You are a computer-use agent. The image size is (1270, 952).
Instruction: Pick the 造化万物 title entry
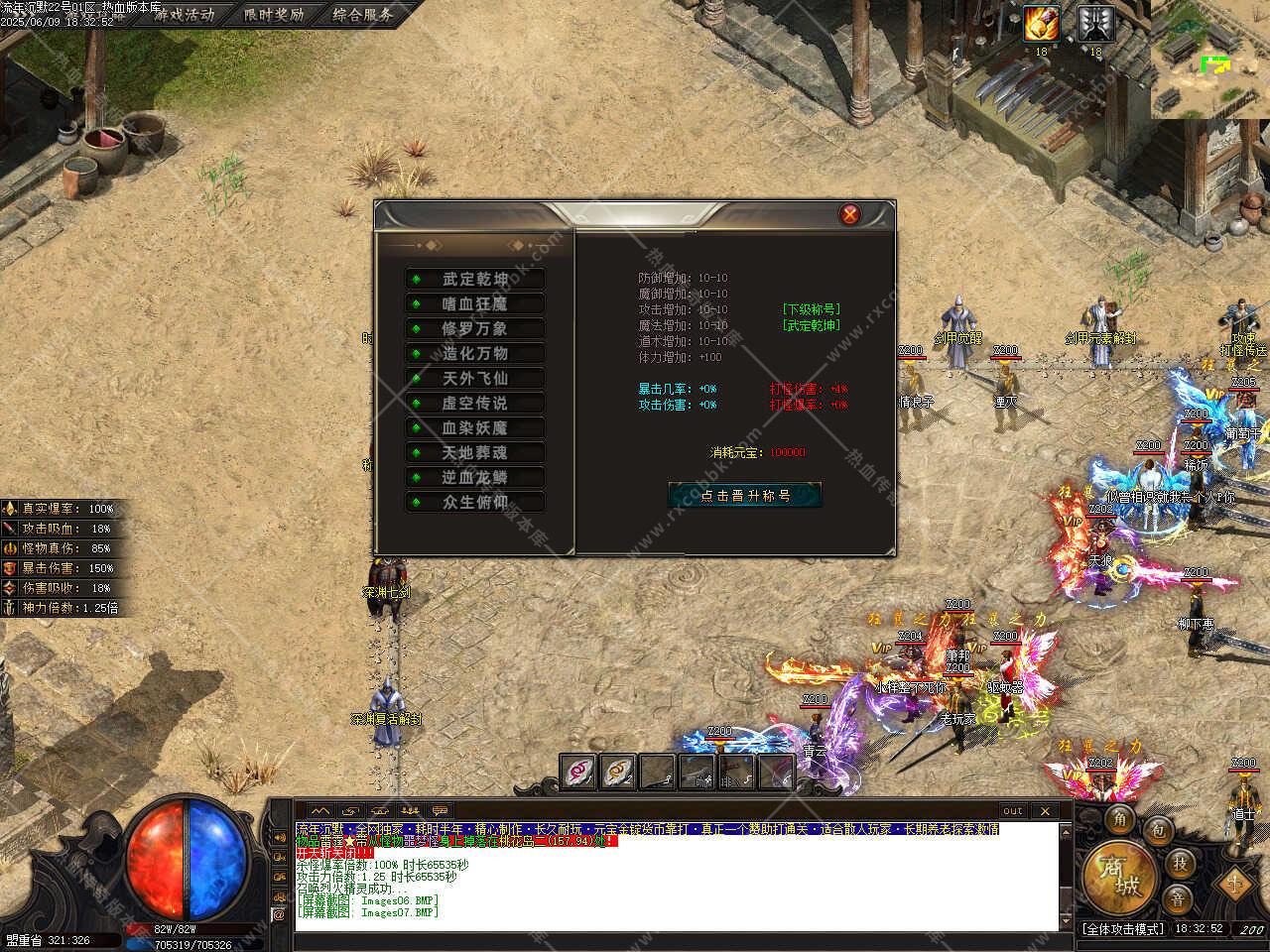[475, 354]
